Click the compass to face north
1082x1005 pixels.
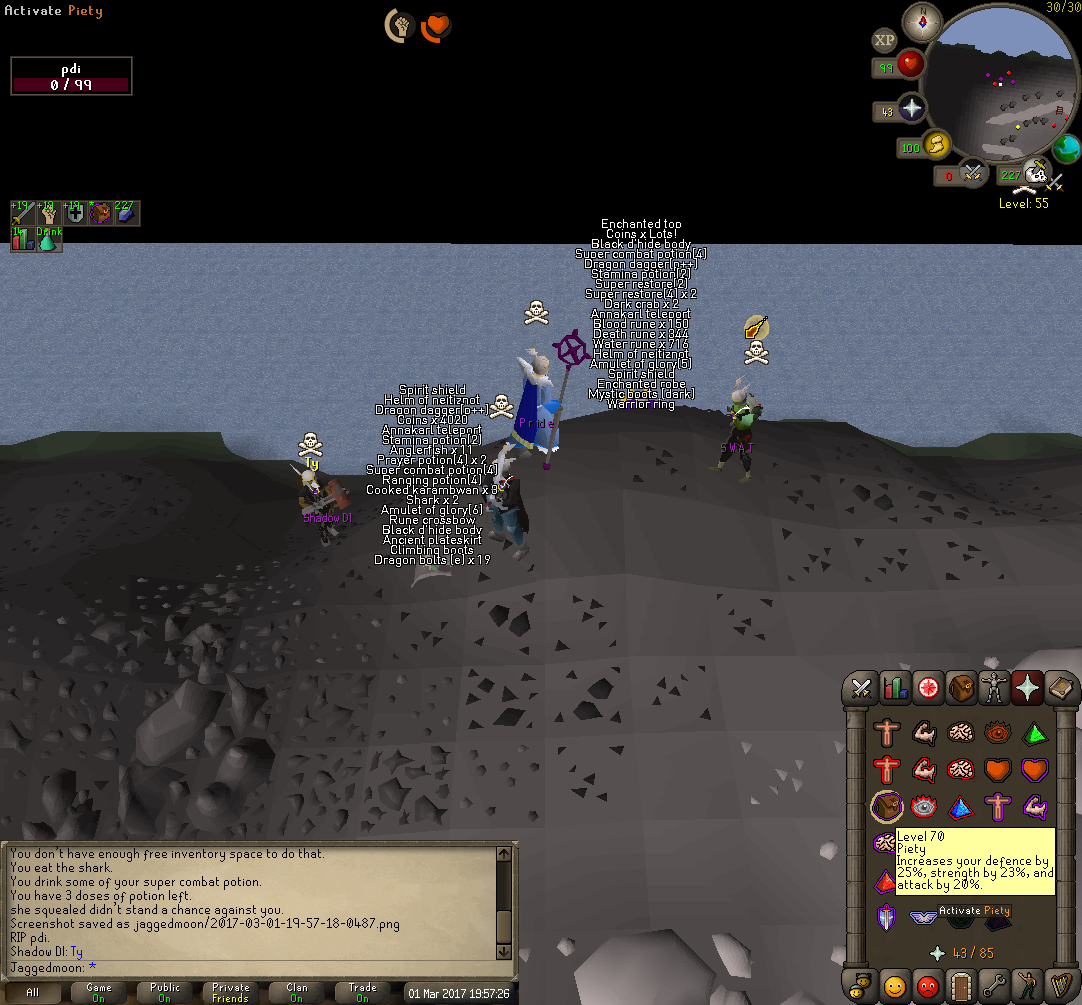coord(922,21)
